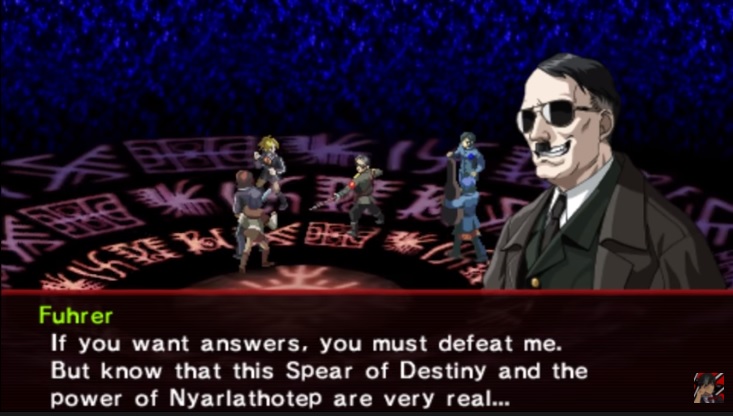The image size is (733, 418).
Task: Click the small character portrait icon
Action: coord(707,388)
